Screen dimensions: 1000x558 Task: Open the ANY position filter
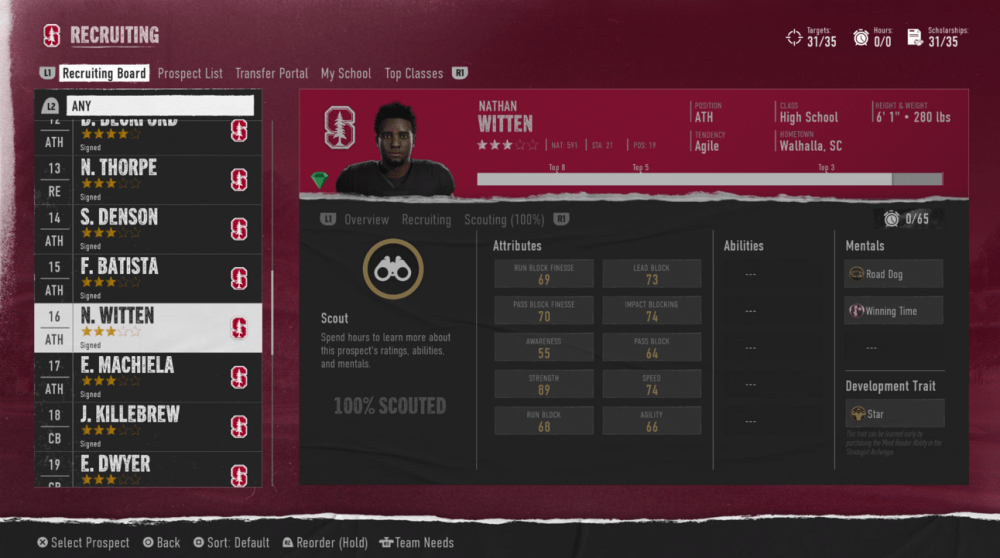coord(160,105)
